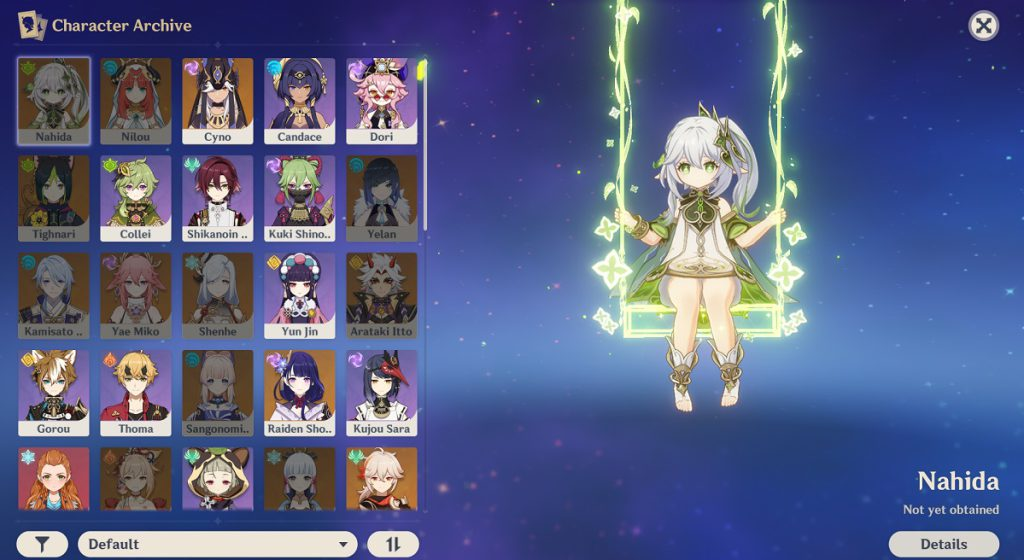Close the Character Archive screen
This screenshot has height=560, width=1024.
coord(984,26)
